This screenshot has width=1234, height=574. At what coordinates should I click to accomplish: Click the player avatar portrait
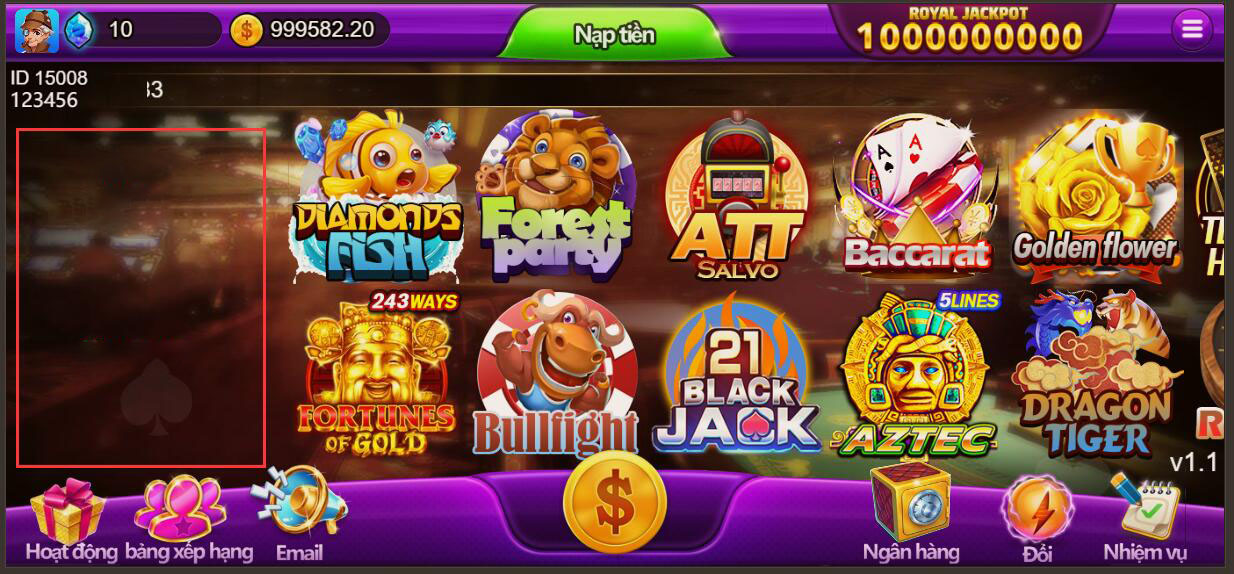(36, 30)
